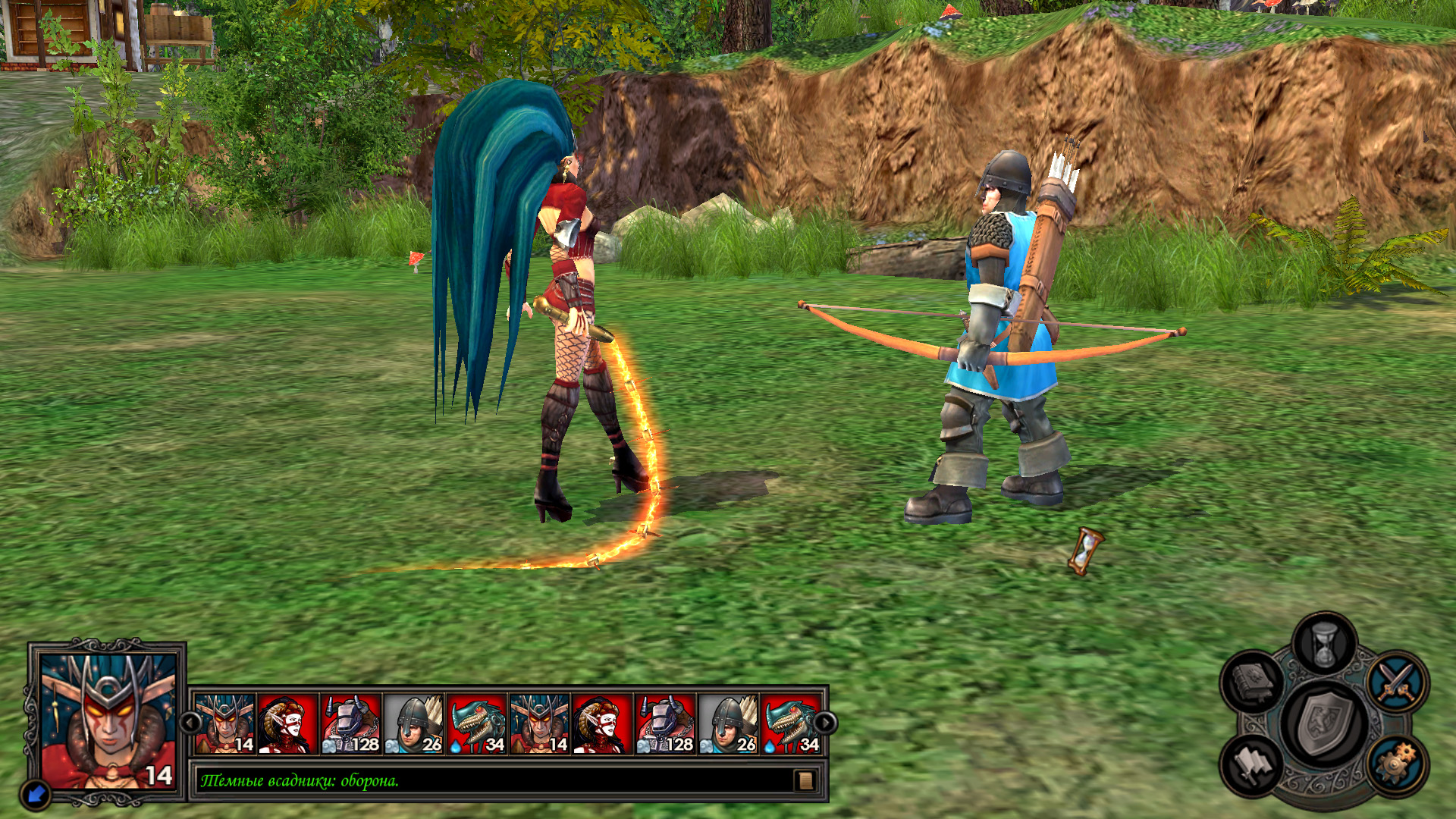Click the hourglass wait button

click(1324, 646)
